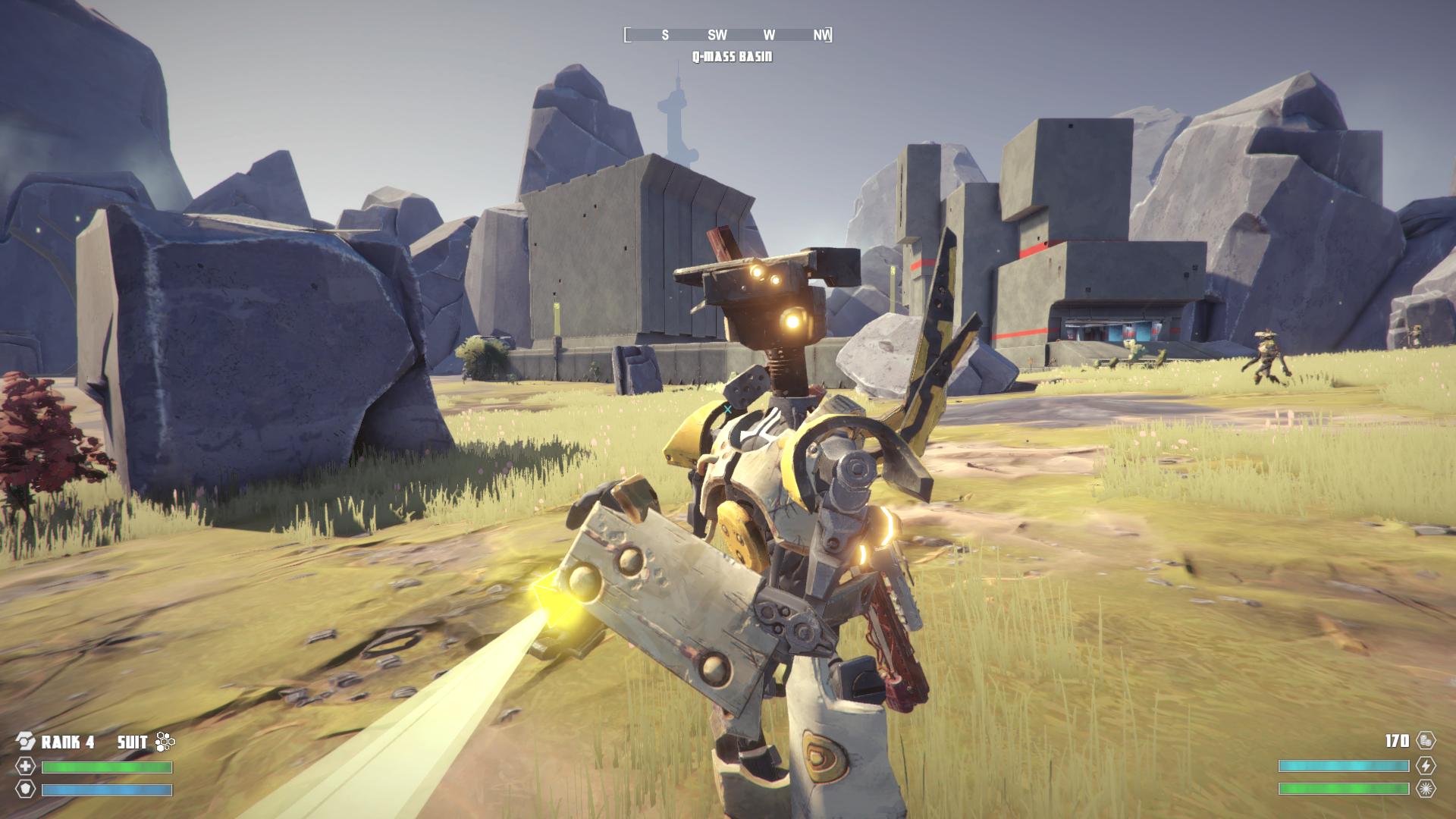1456x819 pixels.
Task: Select the coins currency icon beside 170
Action: pos(1425,741)
